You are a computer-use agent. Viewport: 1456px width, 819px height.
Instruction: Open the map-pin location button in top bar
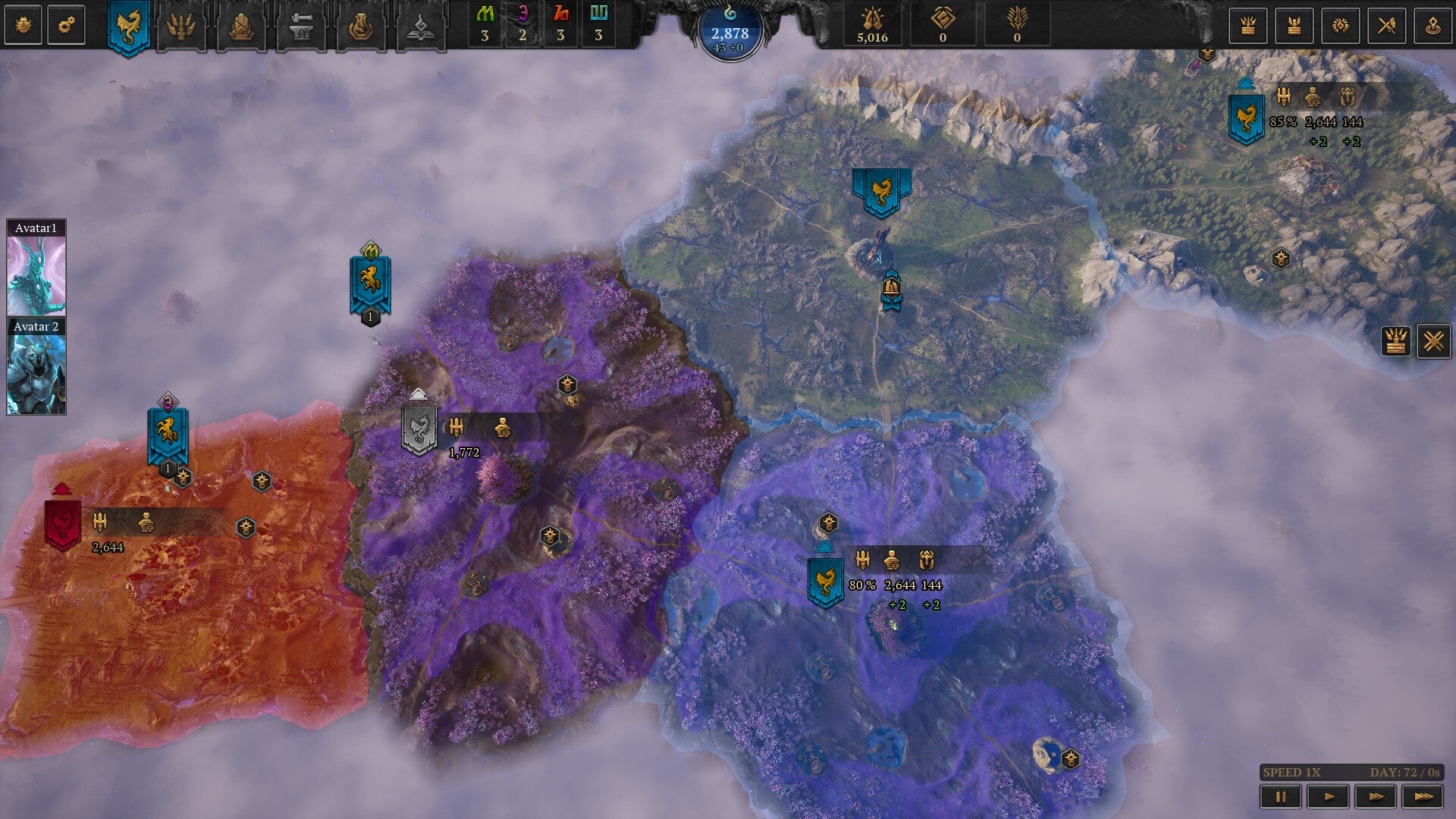coord(1433,26)
